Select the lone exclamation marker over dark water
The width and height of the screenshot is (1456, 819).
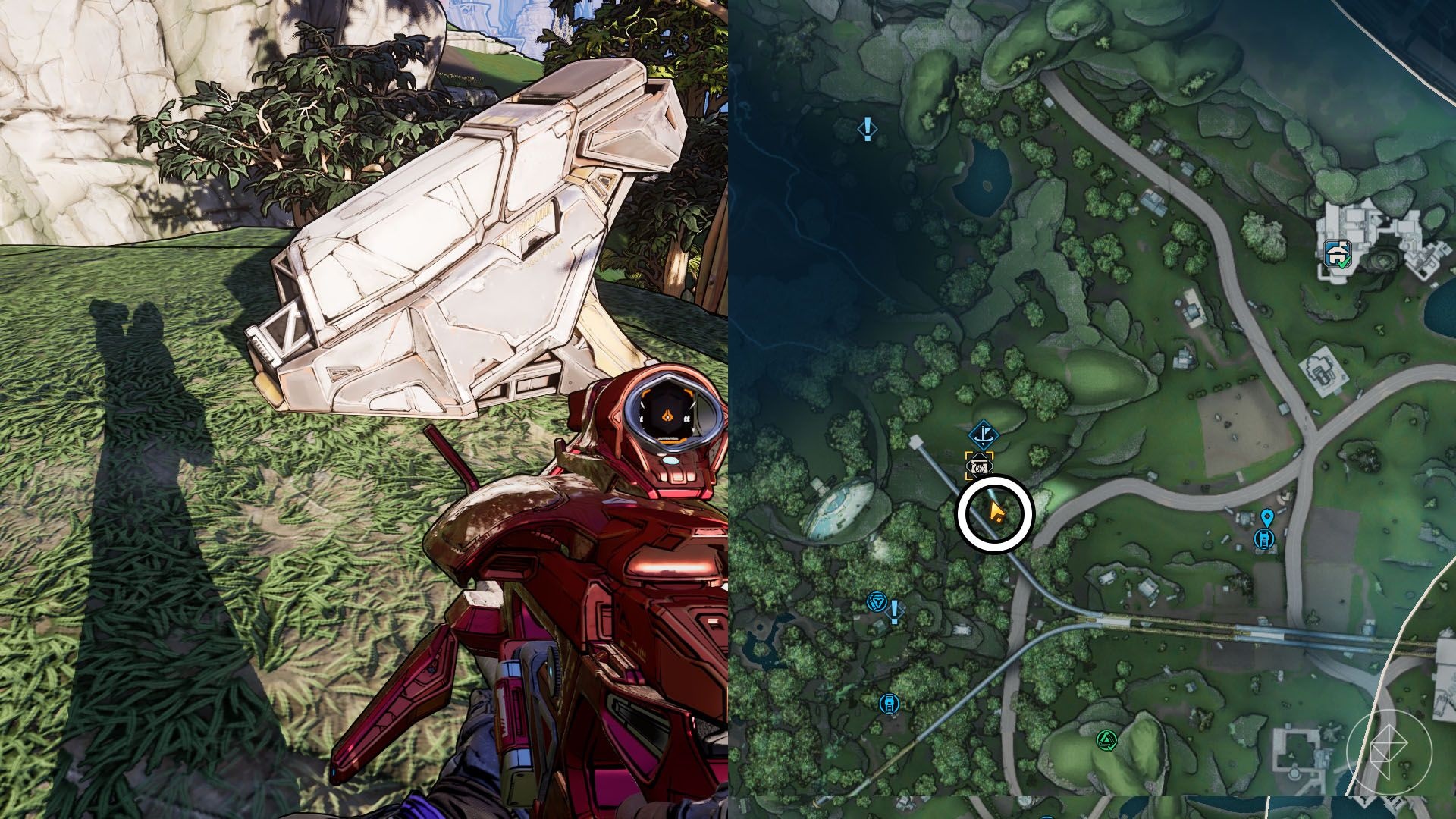click(867, 129)
